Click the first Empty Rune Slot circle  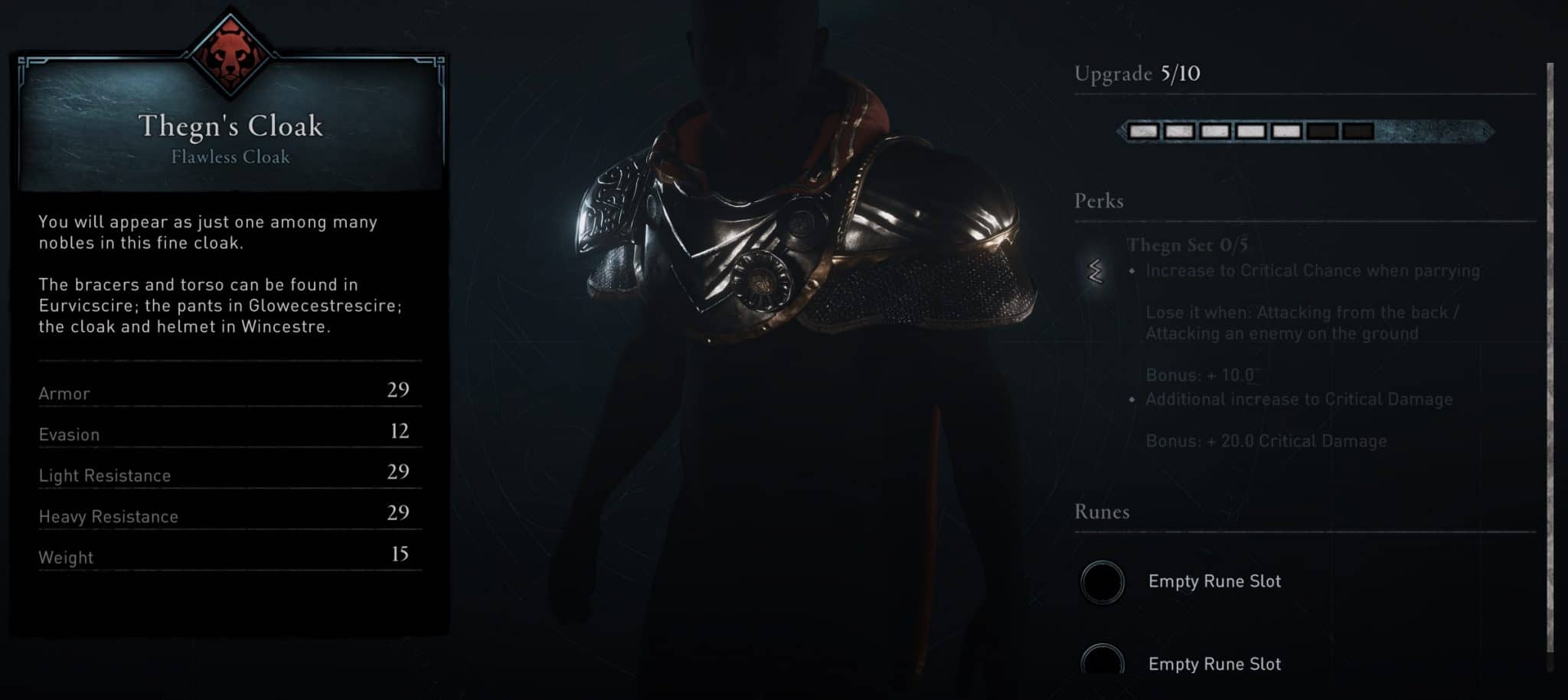[1102, 581]
